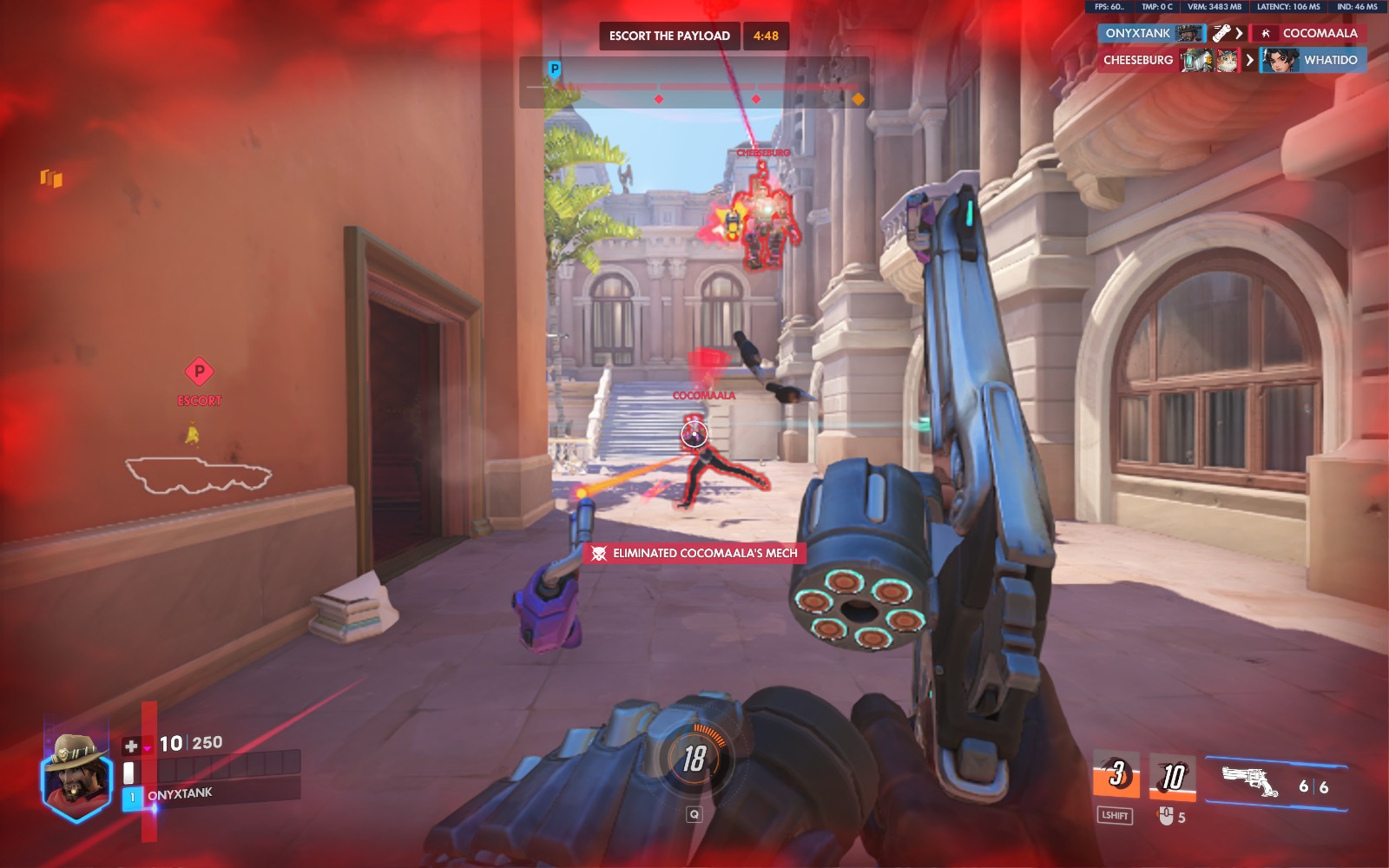Viewport: 1389px width, 868px height.
Task: Click the Peacekeeper revolver icon near ammo count
Action: 1253,779
